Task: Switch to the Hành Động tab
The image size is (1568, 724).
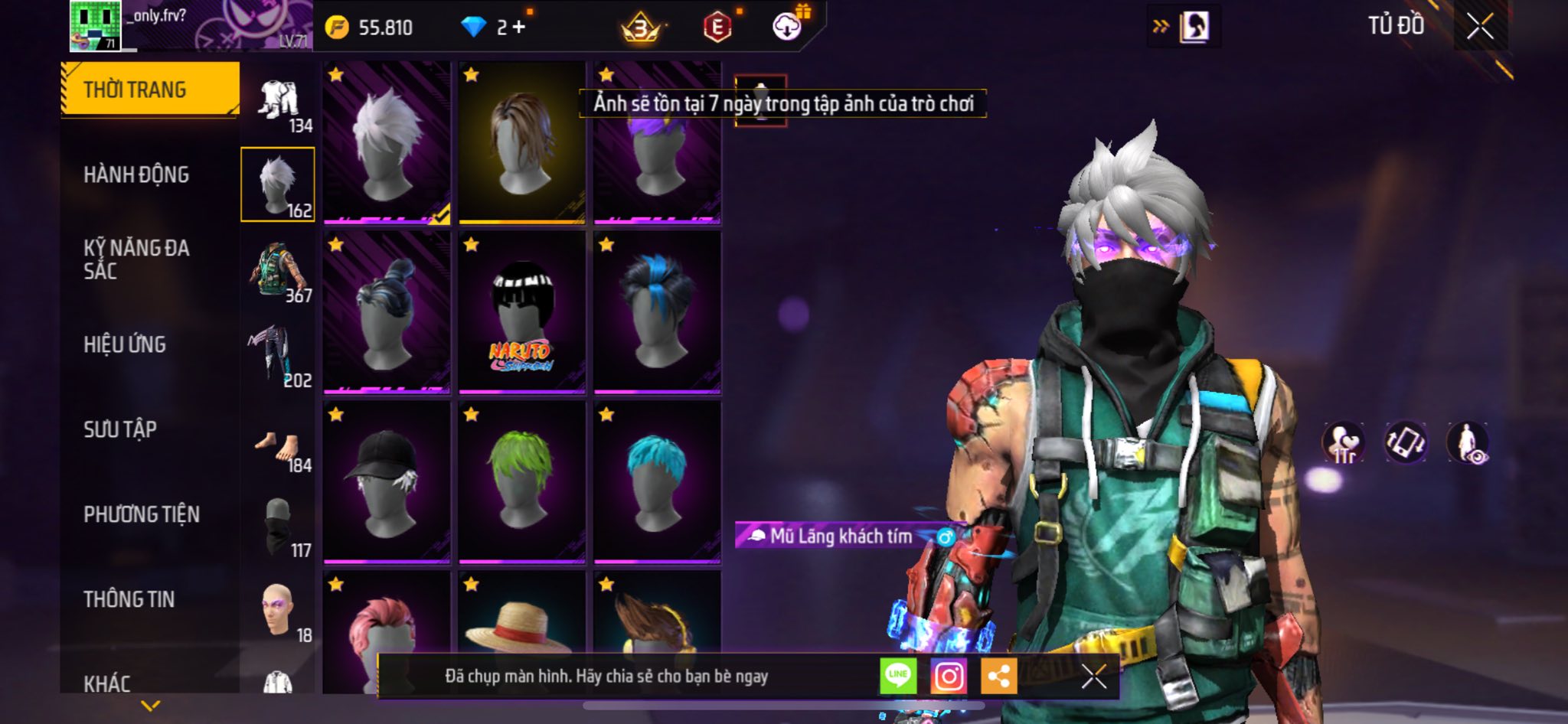Action: pyautogui.click(x=136, y=174)
